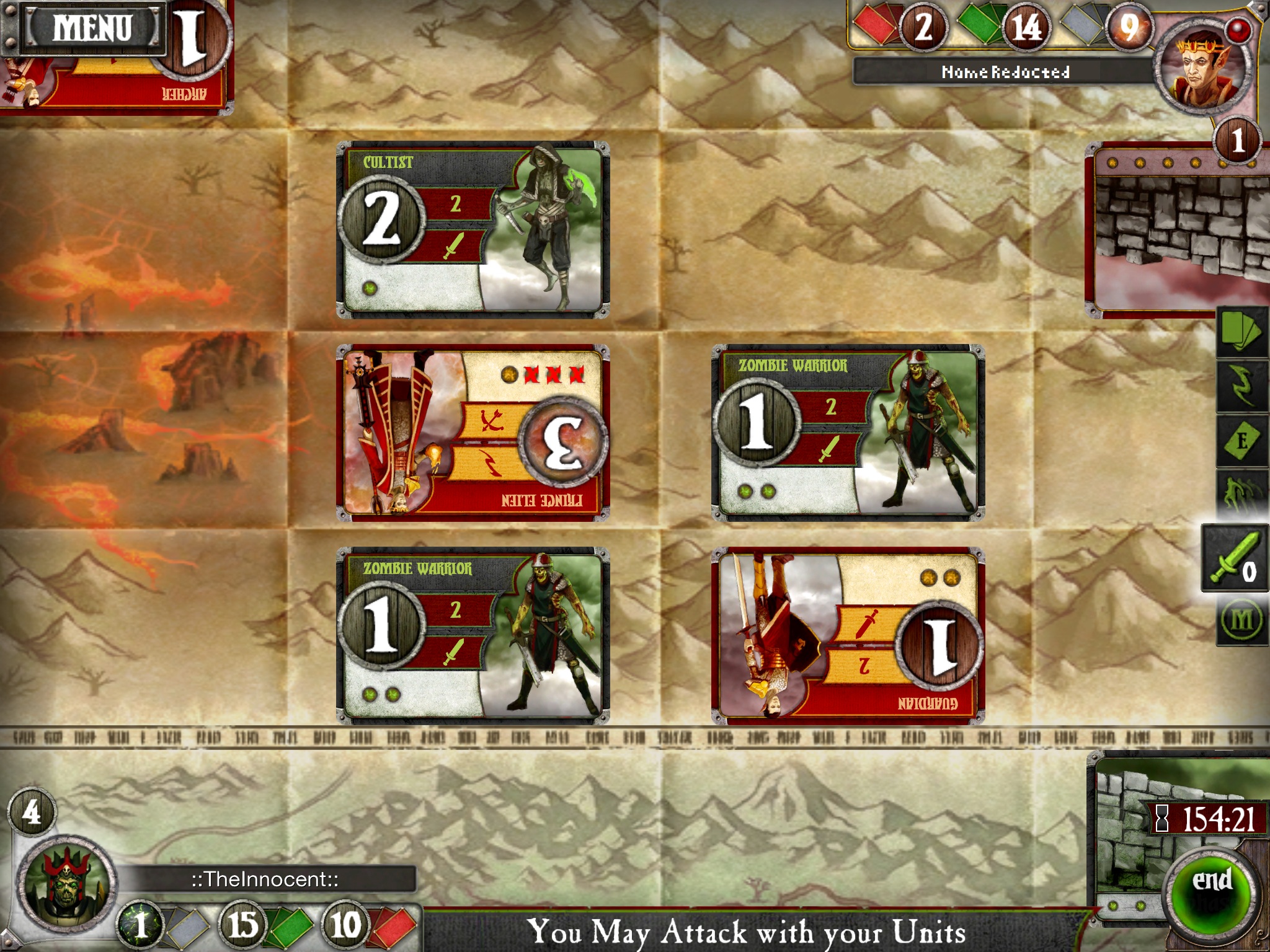The width and height of the screenshot is (1270, 952).
Task: Target the enemy Guardian card
Action: pos(848,635)
